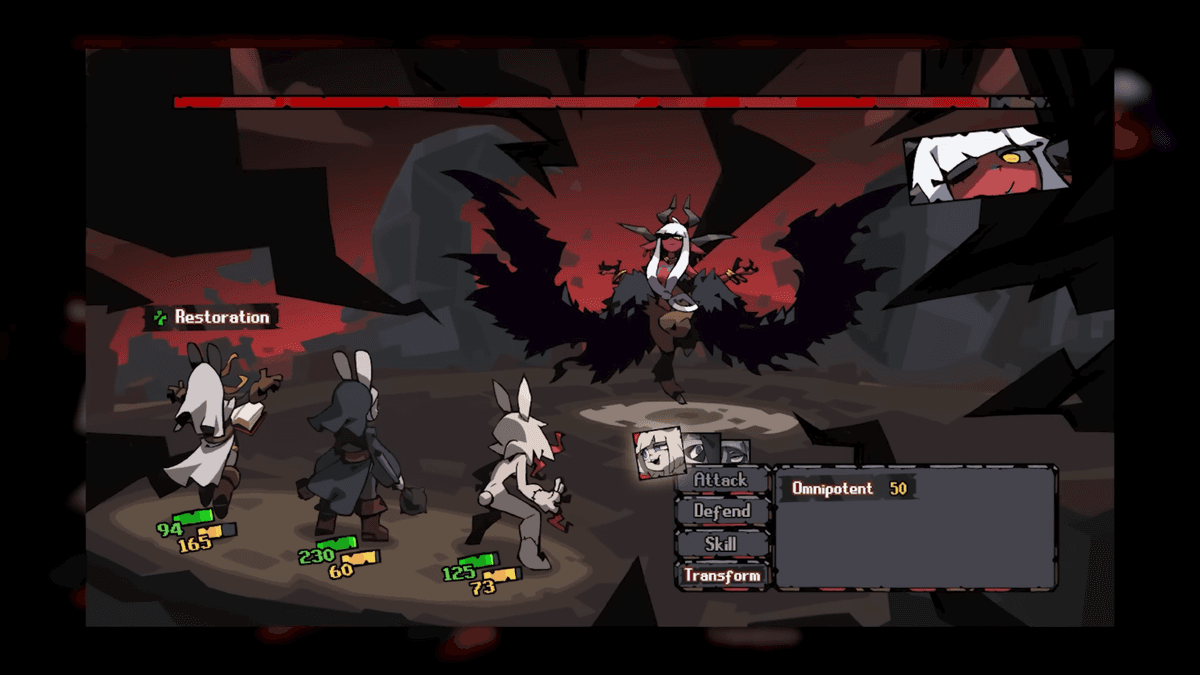Choose the Attack command

[x=721, y=480]
